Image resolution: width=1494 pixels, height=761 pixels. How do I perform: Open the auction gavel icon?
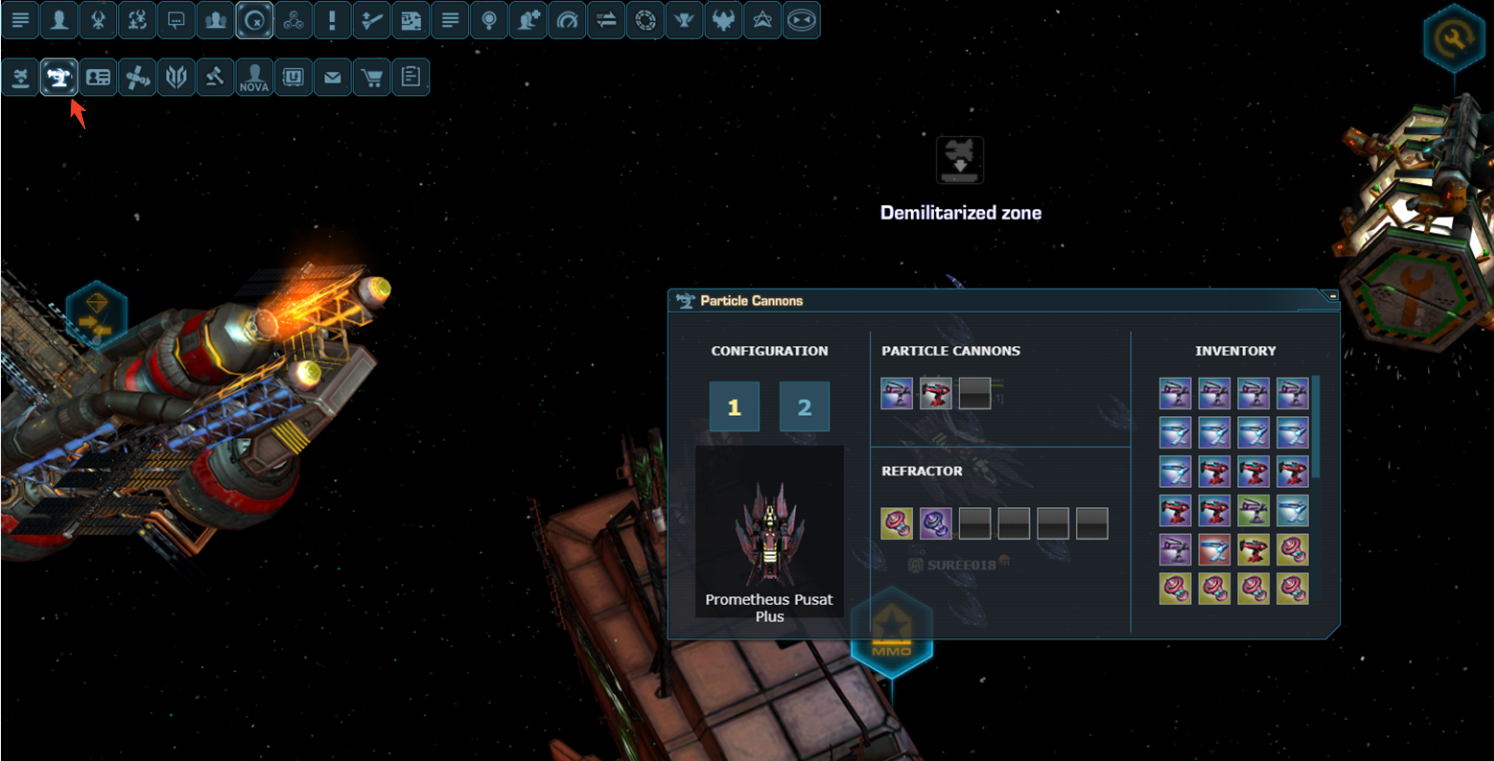(215, 78)
